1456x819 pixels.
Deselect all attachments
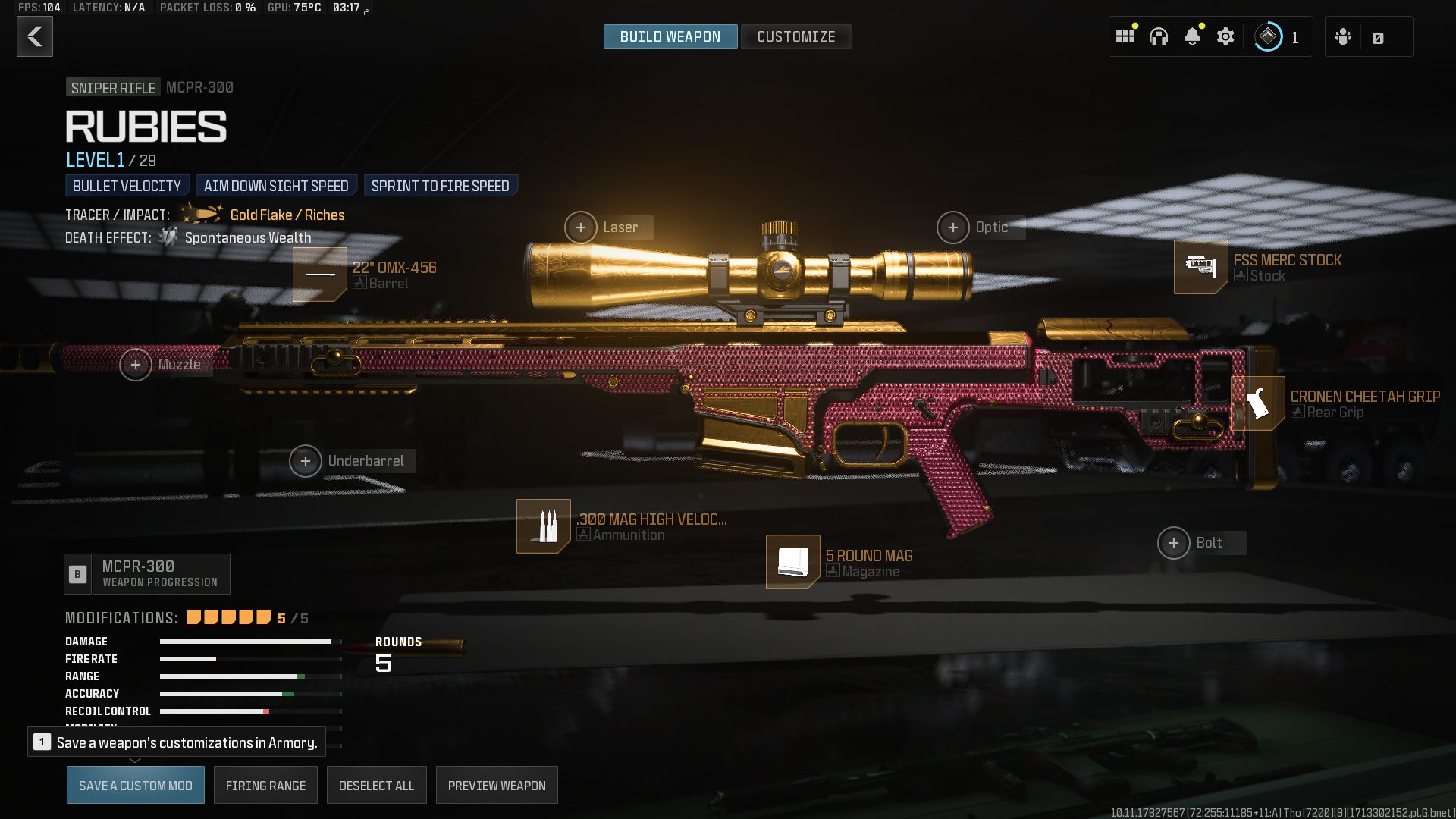click(x=376, y=786)
